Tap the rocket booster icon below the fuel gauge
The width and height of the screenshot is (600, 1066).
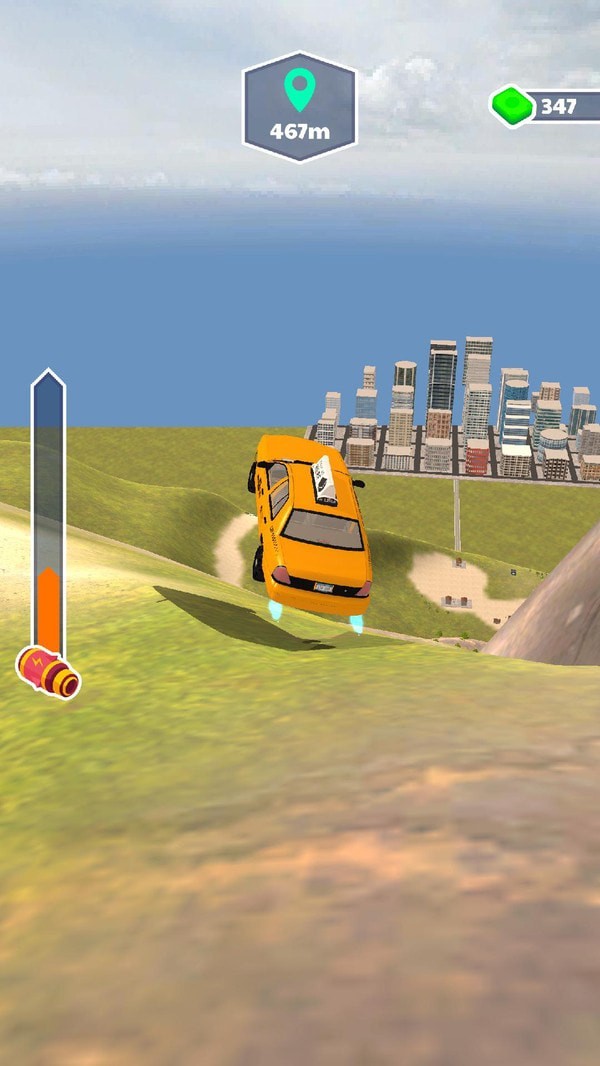point(49,673)
